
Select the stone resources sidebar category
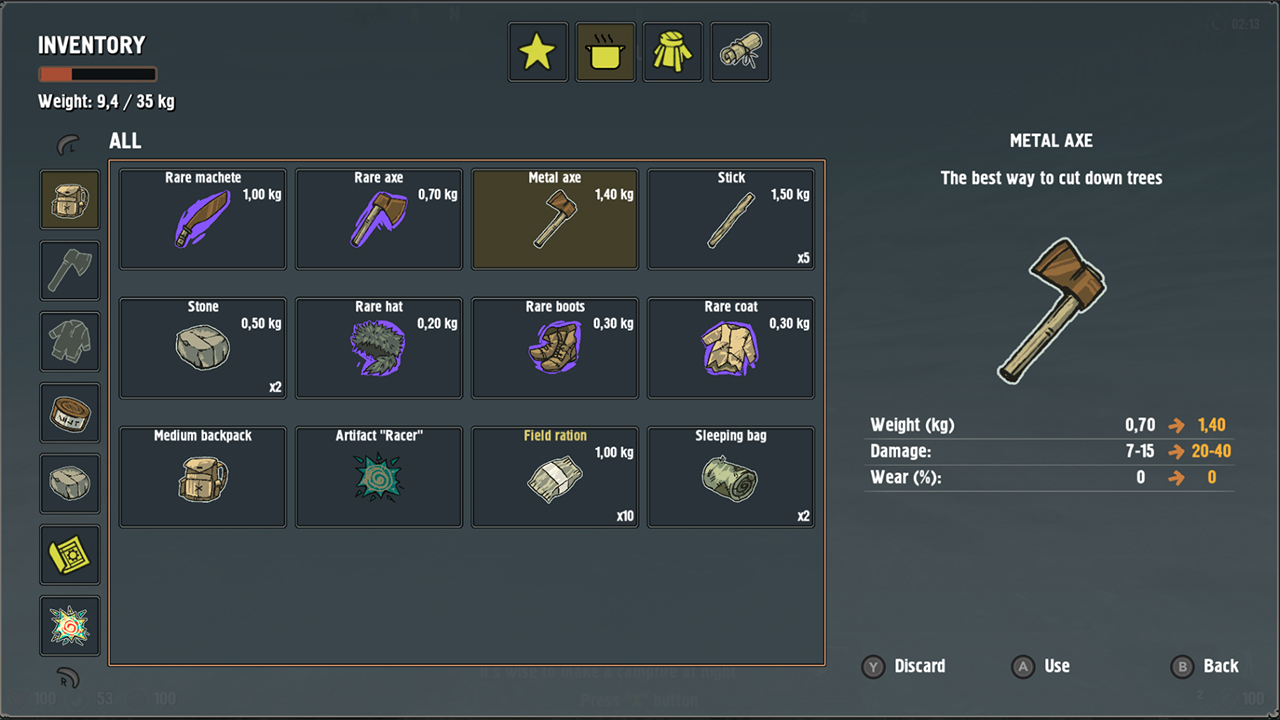pos(69,483)
